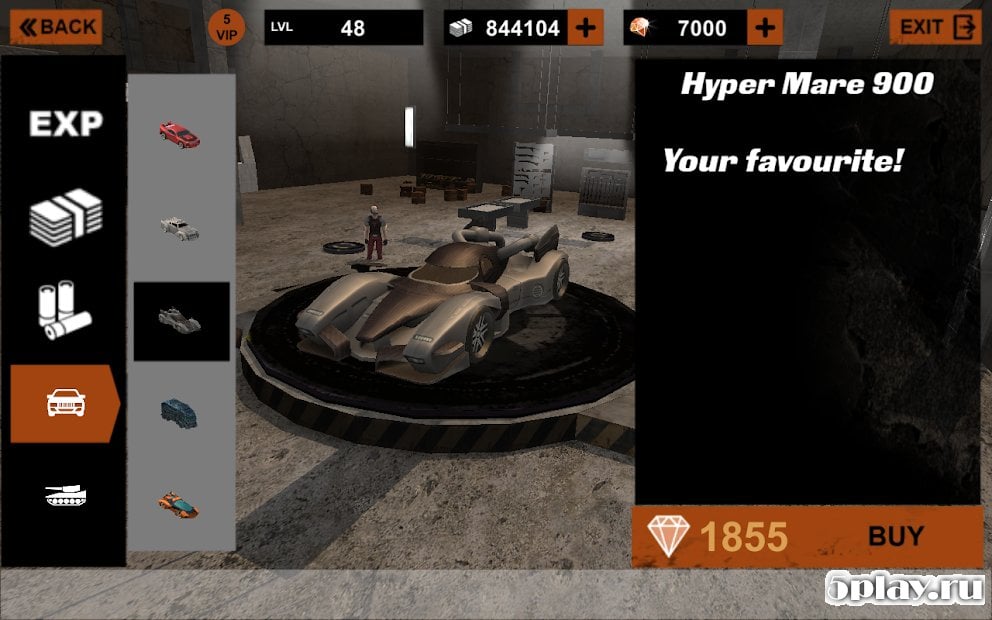Pick the dark blue van thumbnail
992x620 pixels.
pyautogui.click(x=180, y=411)
